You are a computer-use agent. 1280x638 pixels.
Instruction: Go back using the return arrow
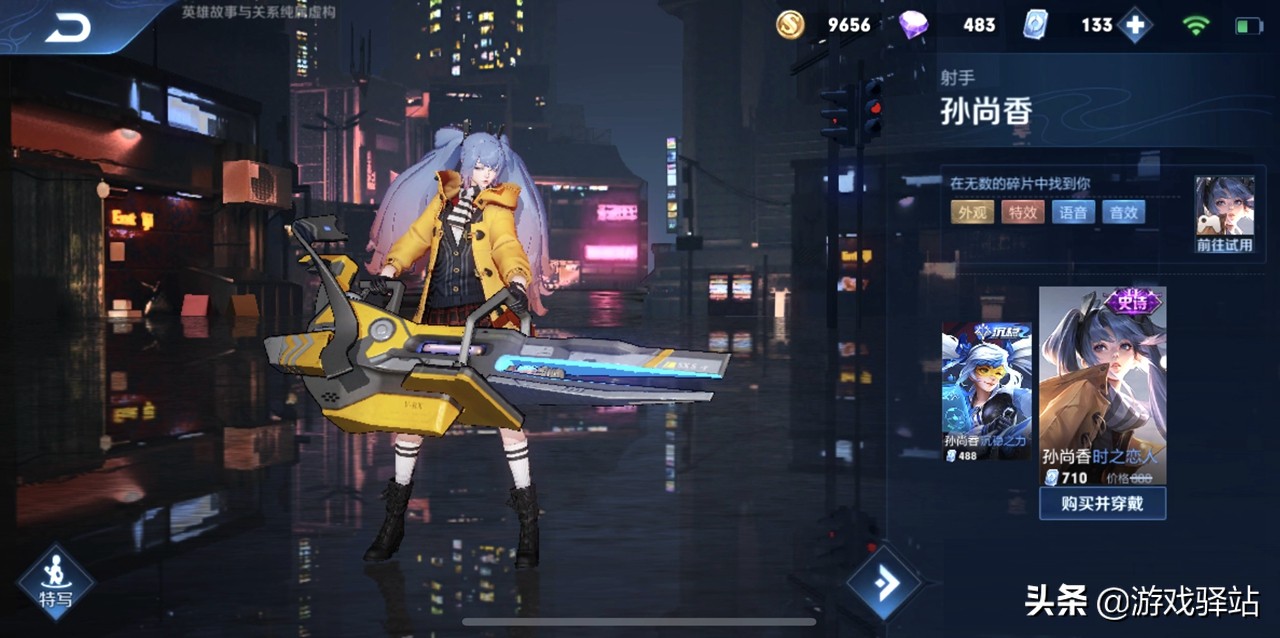tap(68, 27)
